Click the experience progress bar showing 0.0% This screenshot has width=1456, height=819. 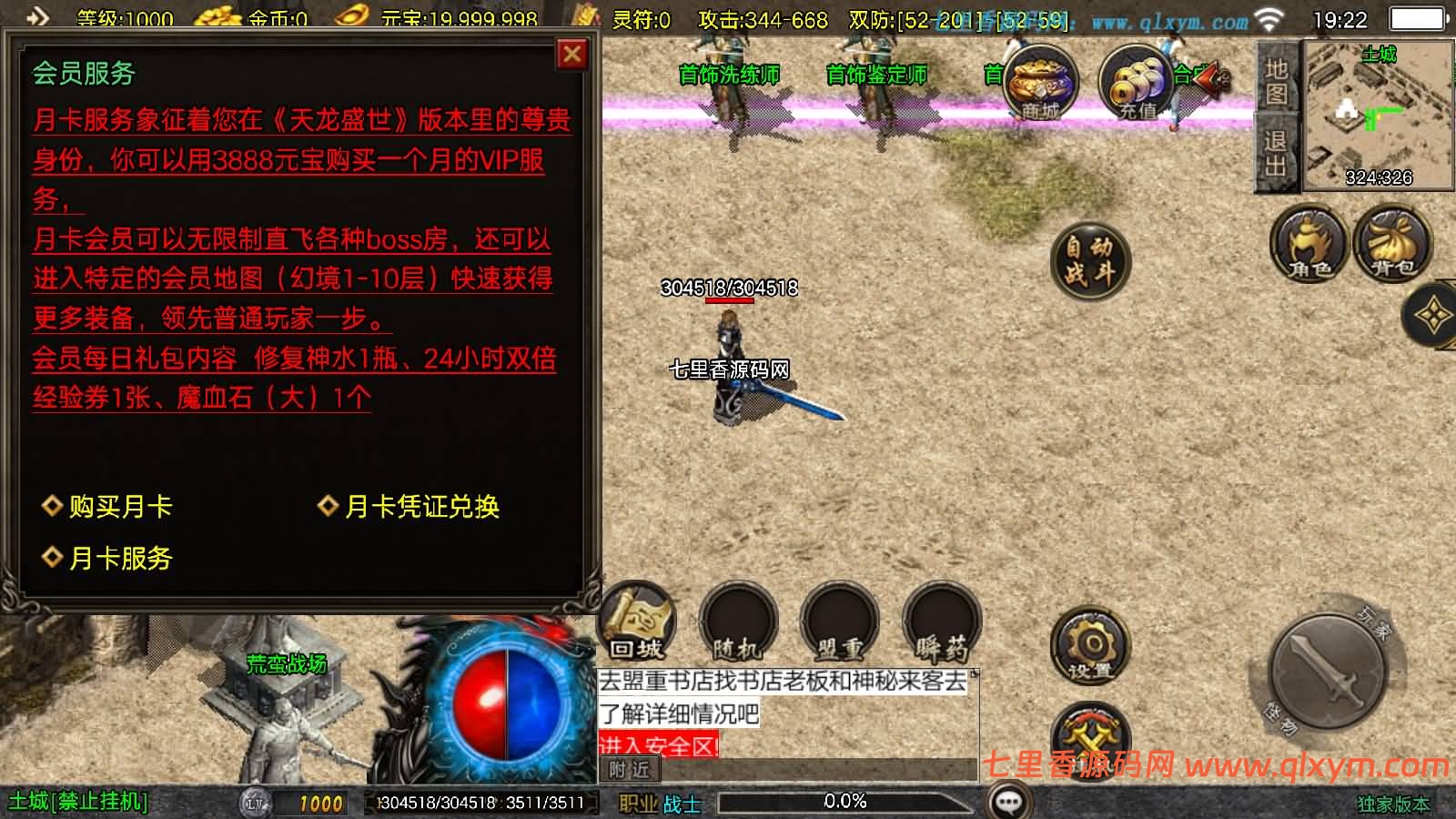[x=846, y=802]
